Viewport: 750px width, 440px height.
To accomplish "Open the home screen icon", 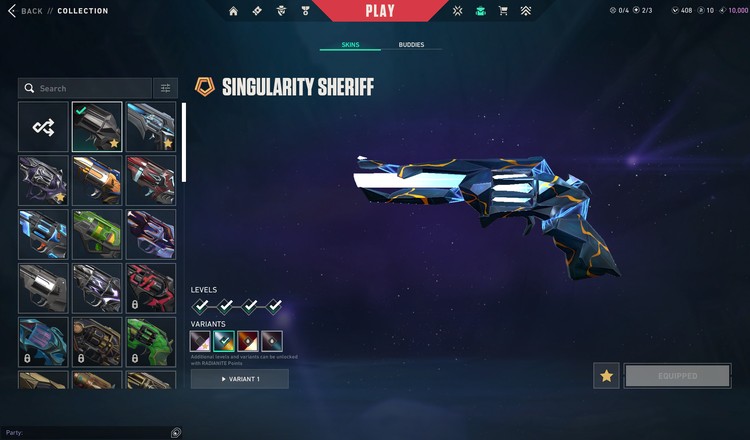I will 233,11.
